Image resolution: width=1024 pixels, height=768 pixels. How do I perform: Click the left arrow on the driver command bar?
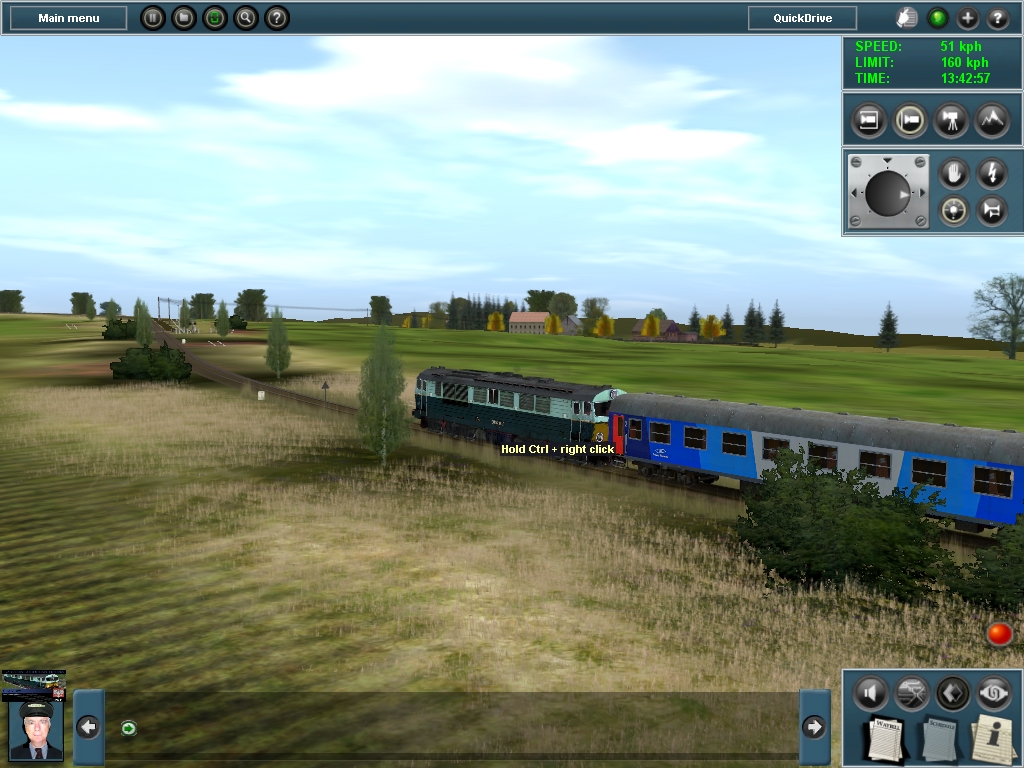(88, 727)
